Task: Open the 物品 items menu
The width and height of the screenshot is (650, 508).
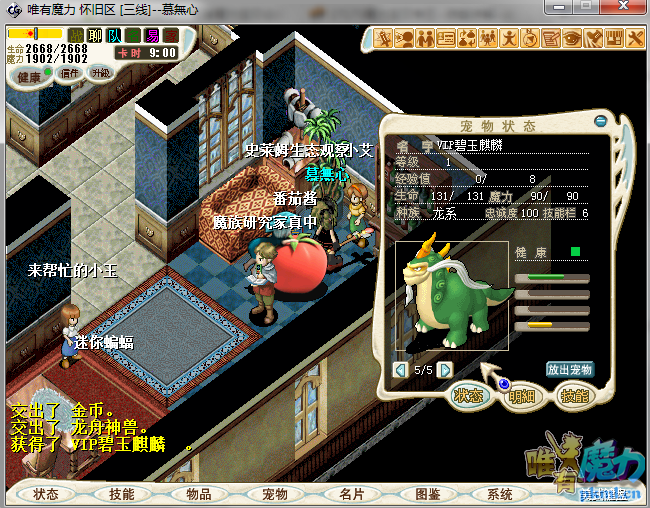Action: click(198, 494)
